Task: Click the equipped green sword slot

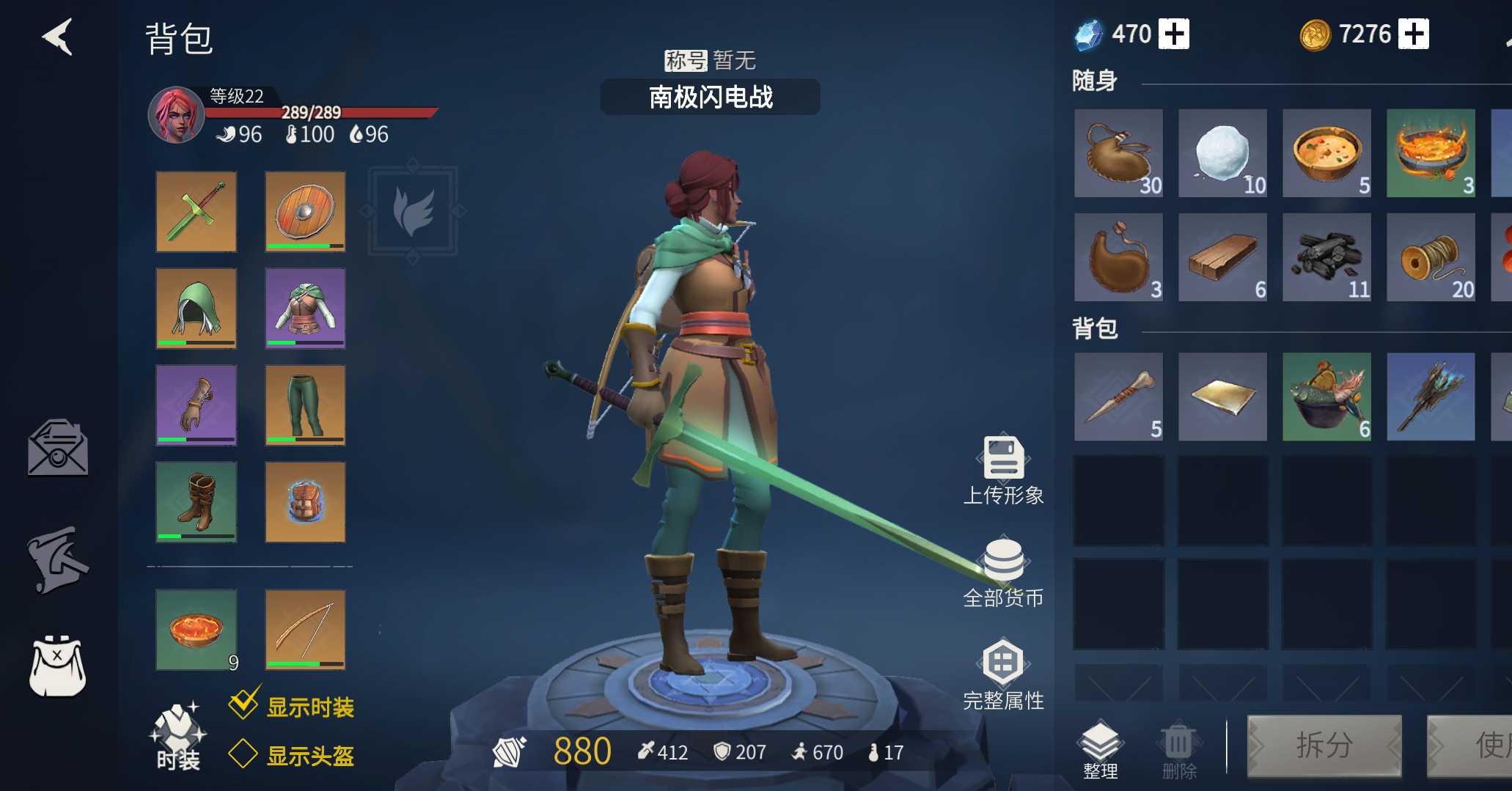Action: 195,212
